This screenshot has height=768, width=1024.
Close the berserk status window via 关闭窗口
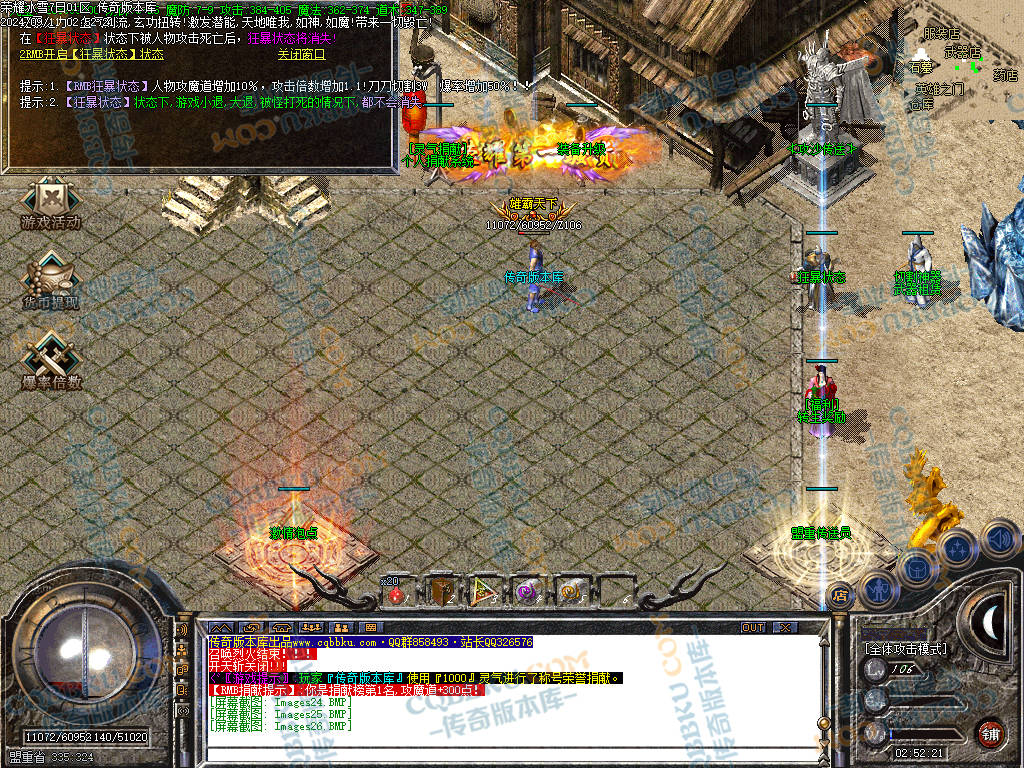point(301,55)
